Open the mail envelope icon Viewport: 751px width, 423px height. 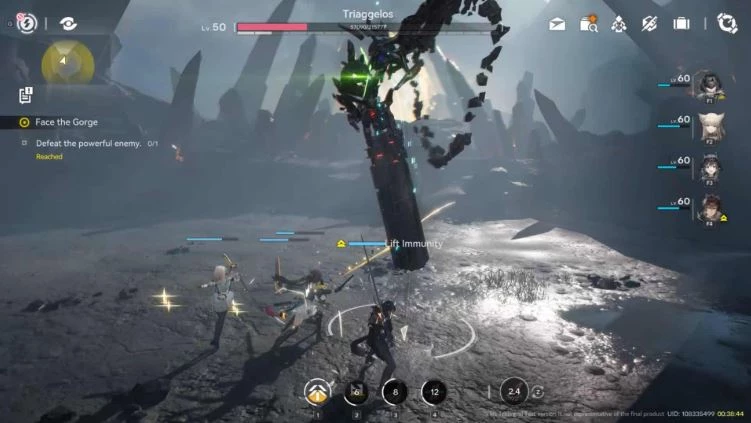tap(557, 23)
